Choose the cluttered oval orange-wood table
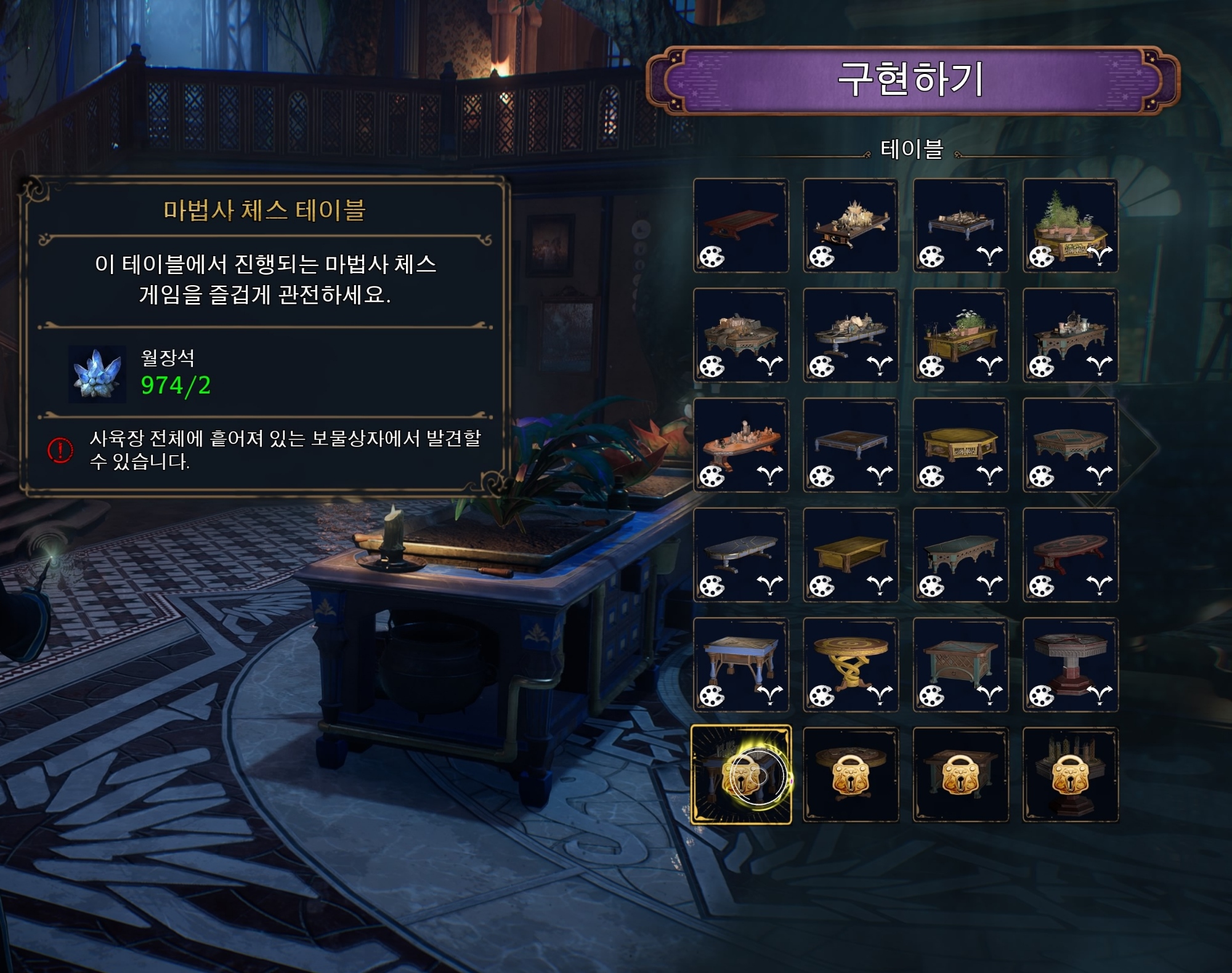Screen dimensions: 1232x973 (741, 445)
